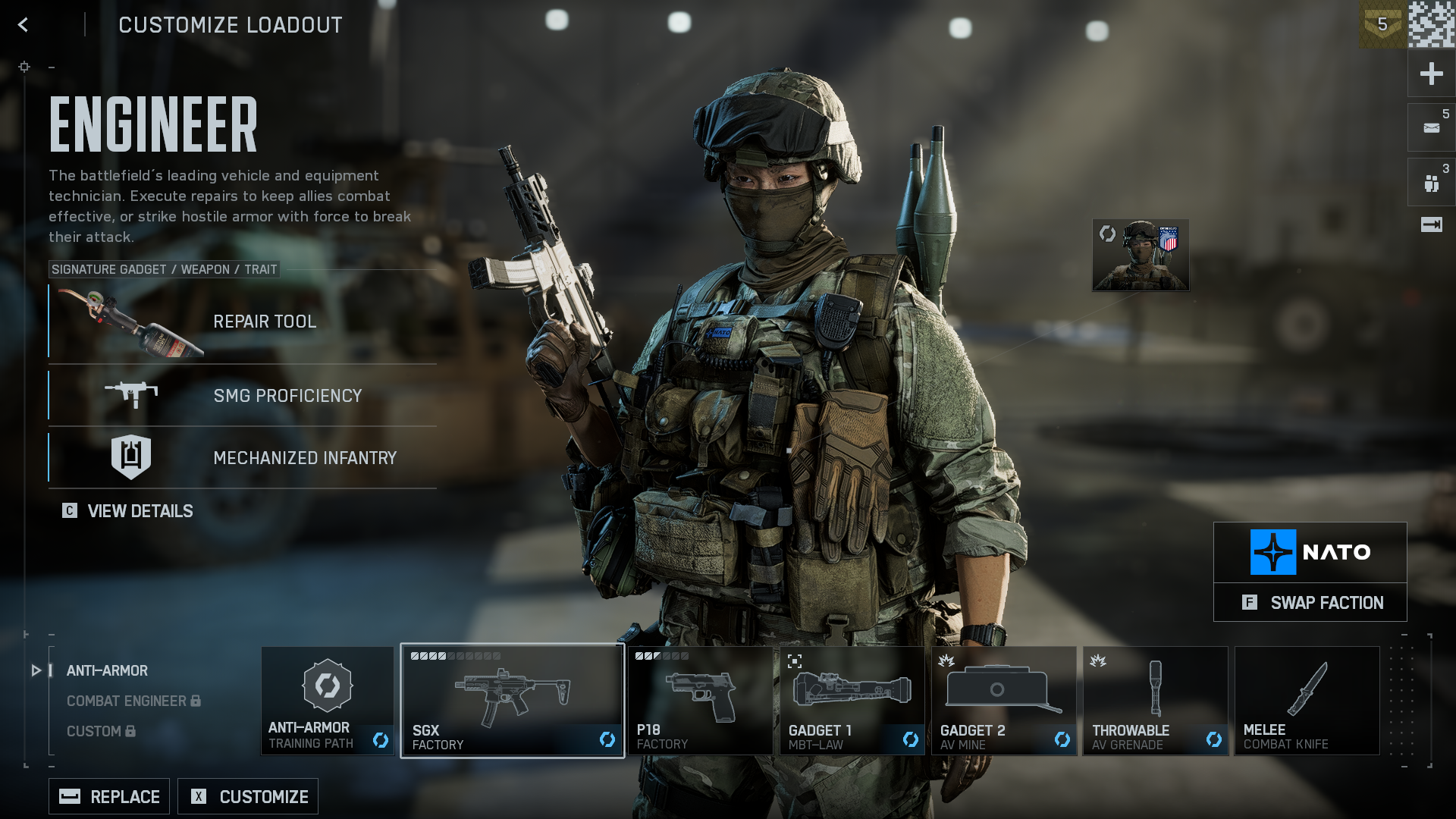Viewport: 1456px width, 819px height.
Task: Open View Details for the Engineer
Action: tap(128, 511)
